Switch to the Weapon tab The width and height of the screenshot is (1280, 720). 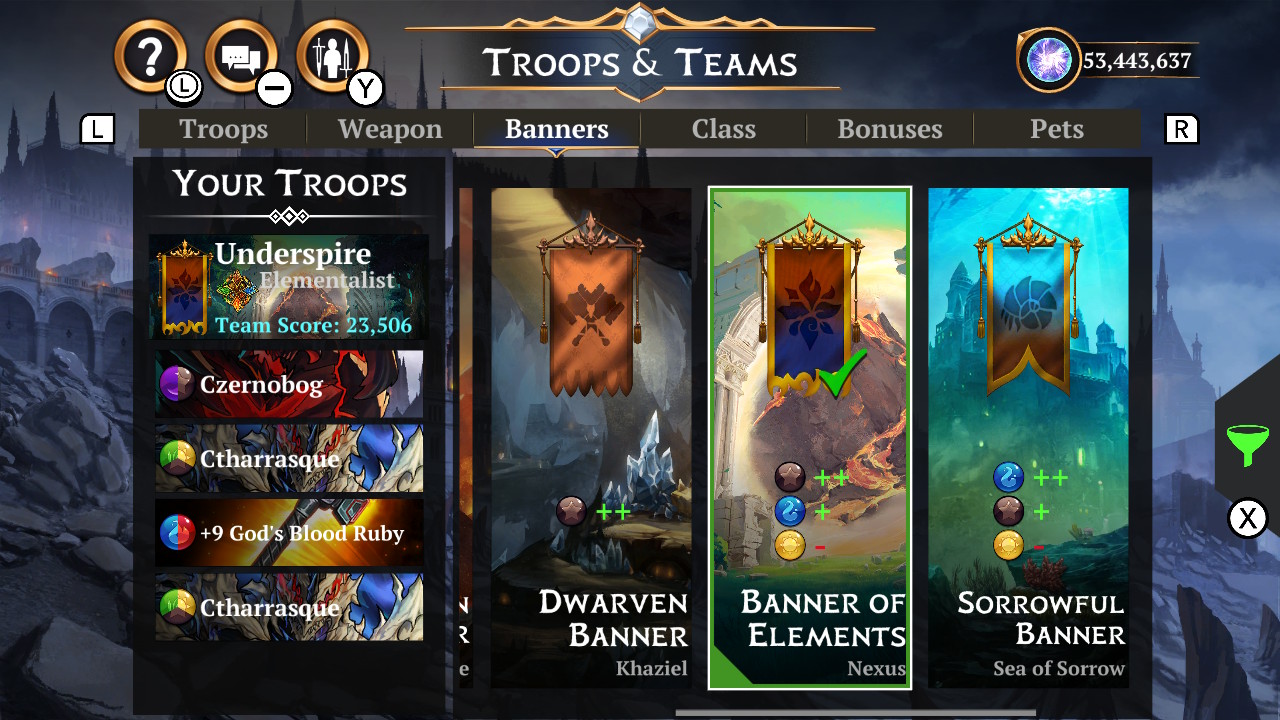point(390,129)
